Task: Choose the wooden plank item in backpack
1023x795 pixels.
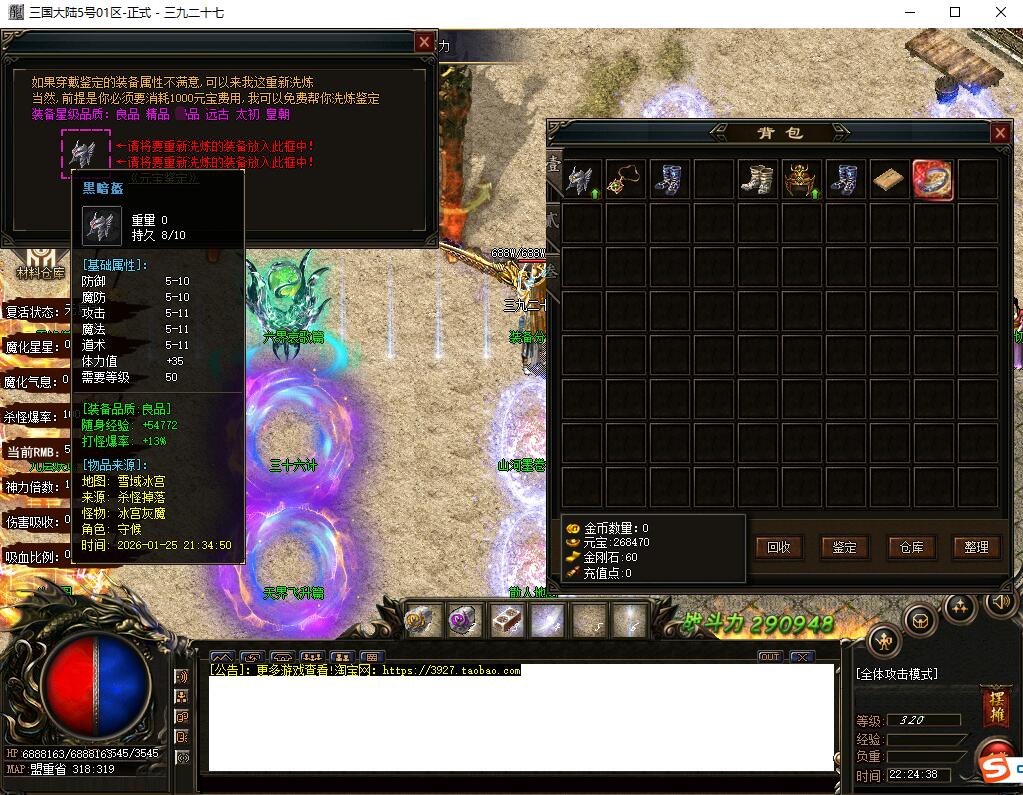Action: point(889,180)
